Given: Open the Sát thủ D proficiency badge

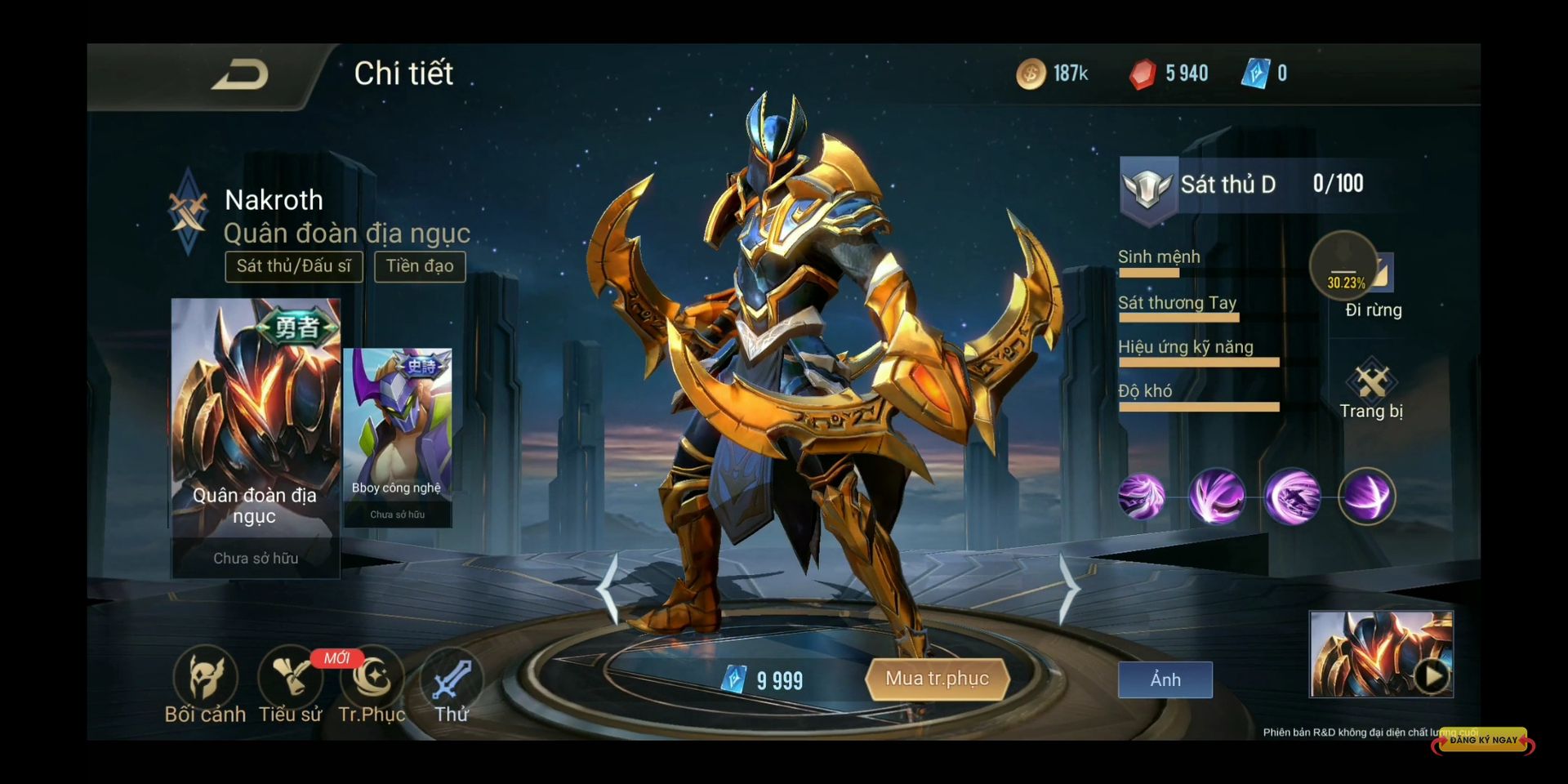Looking at the screenshot, I should [1148, 188].
